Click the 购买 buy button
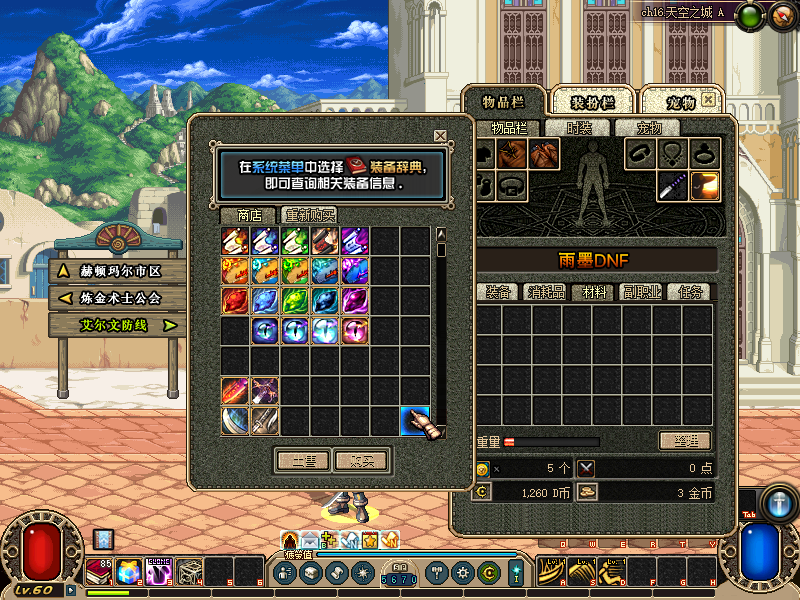Viewport: 800px width, 600px height. click(361, 460)
